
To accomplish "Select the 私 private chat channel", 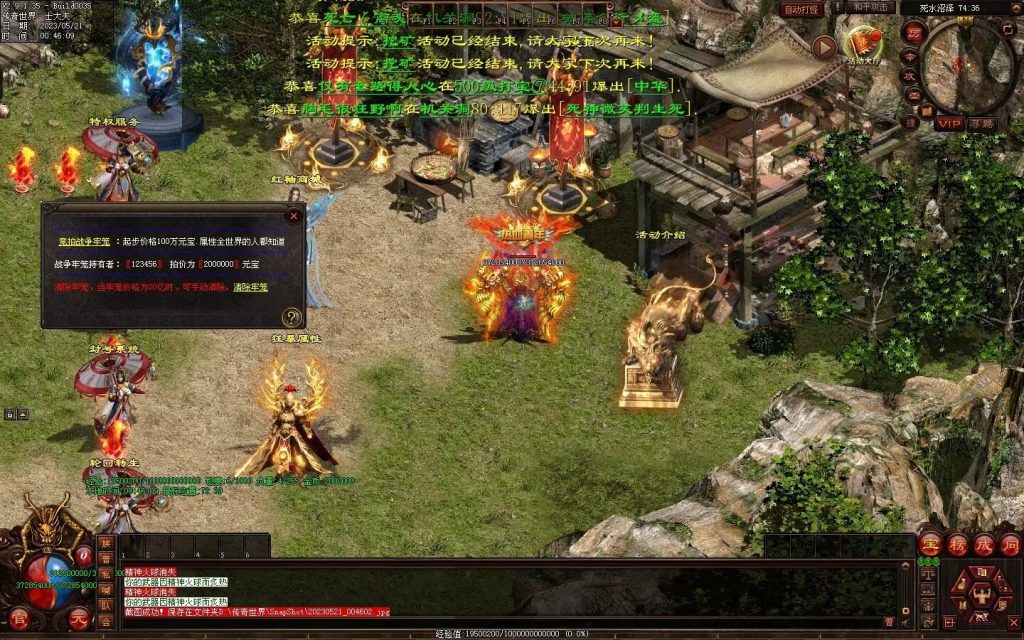I will tap(106, 574).
